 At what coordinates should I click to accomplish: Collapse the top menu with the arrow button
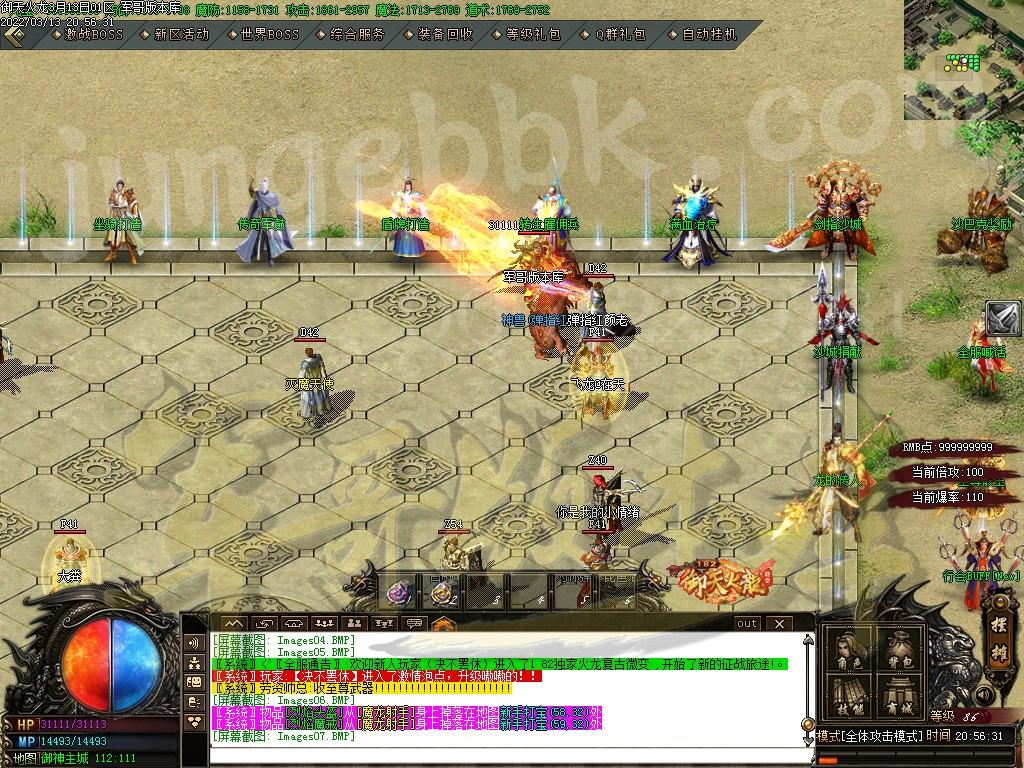(x=15, y=35)
